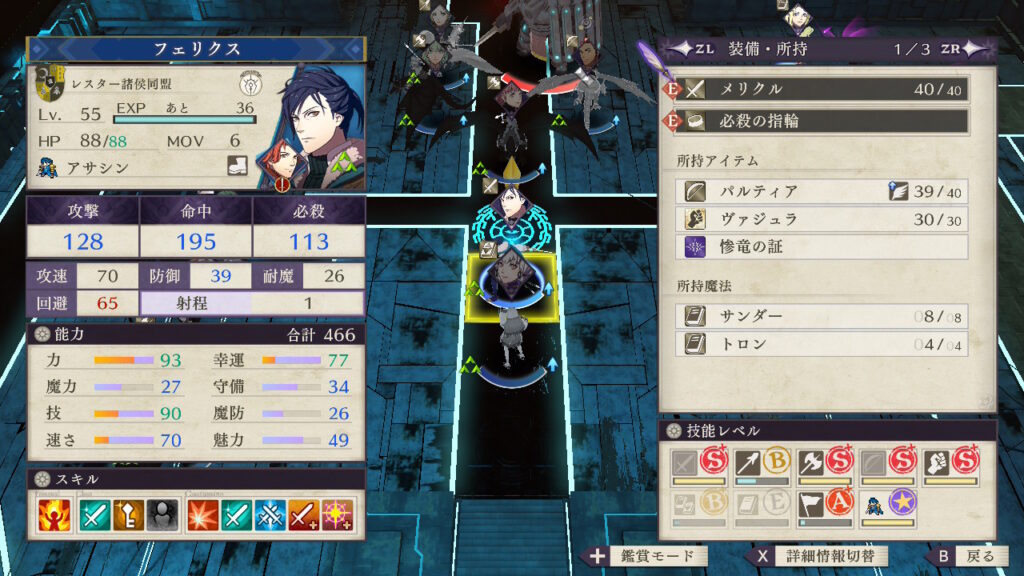This screenshot has width=1024, height=576.
Task: Select the blue crossed swords skill icon
Action: (x=271, y=516)
